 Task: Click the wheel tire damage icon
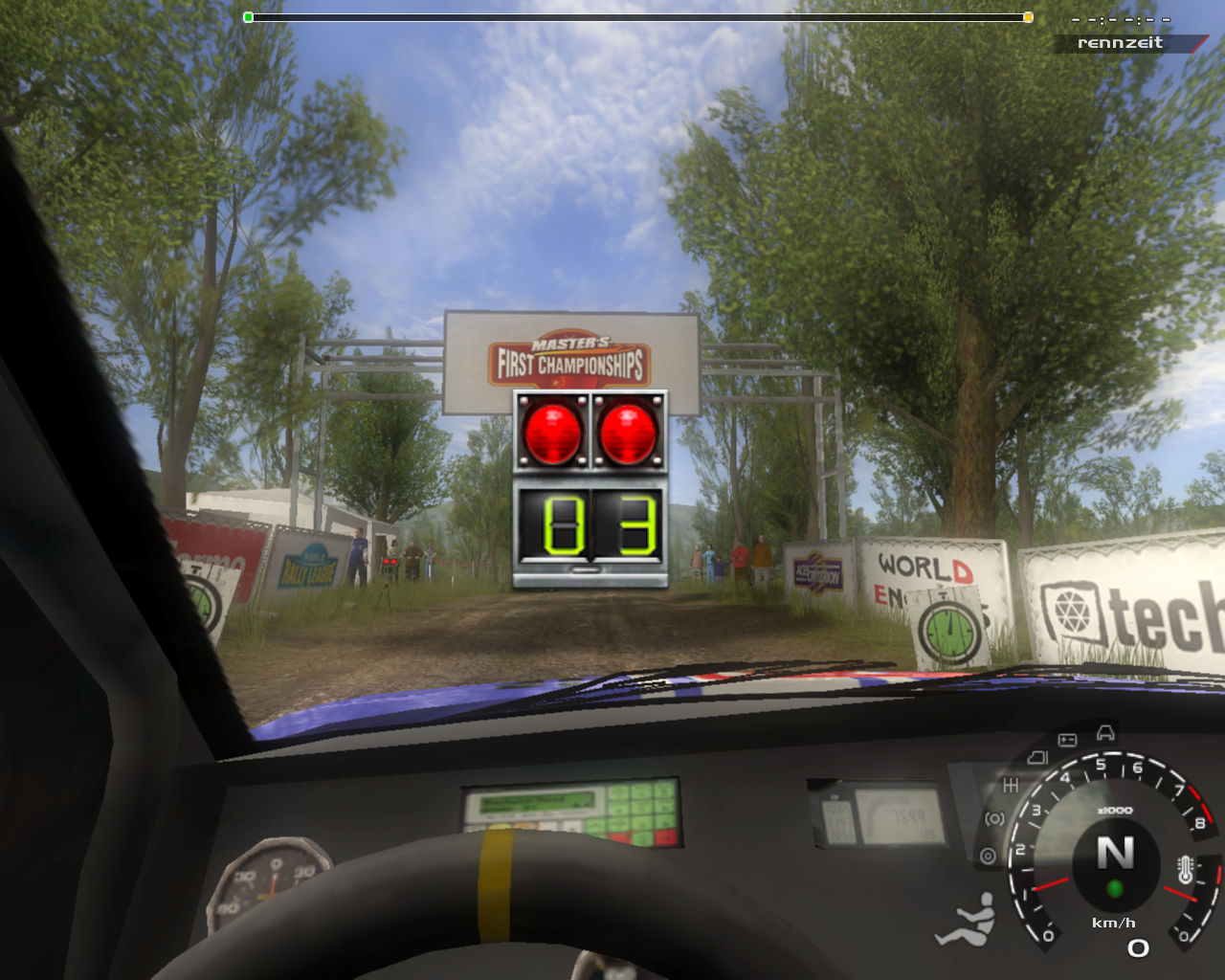tap(988, 856)
